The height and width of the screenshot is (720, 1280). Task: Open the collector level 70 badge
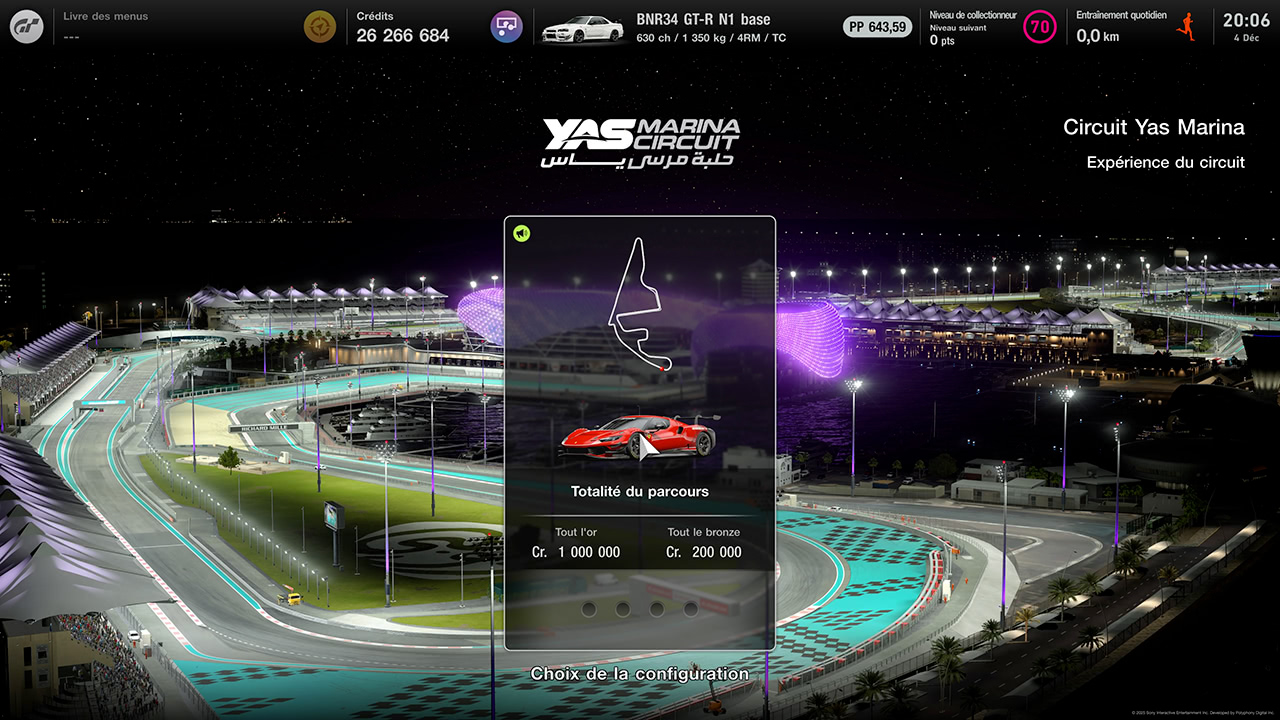[x=1043, y=25]
